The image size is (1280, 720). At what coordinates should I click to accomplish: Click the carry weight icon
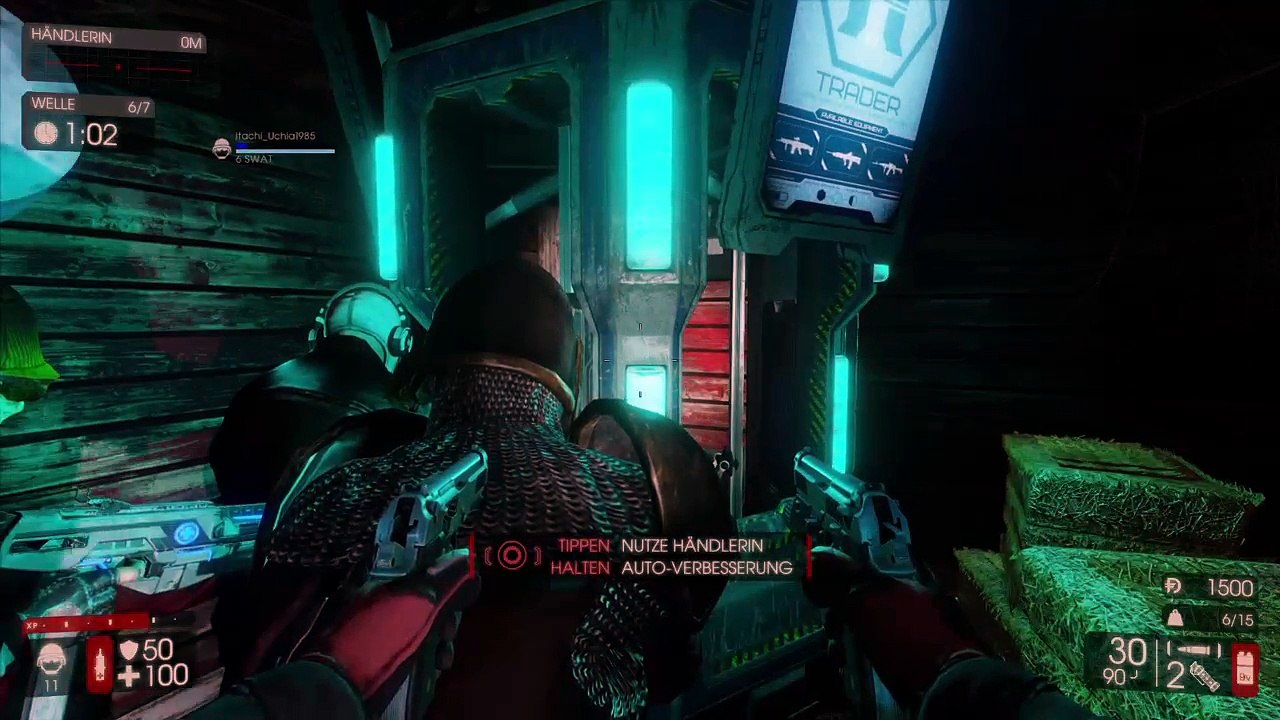point(1175,619)
